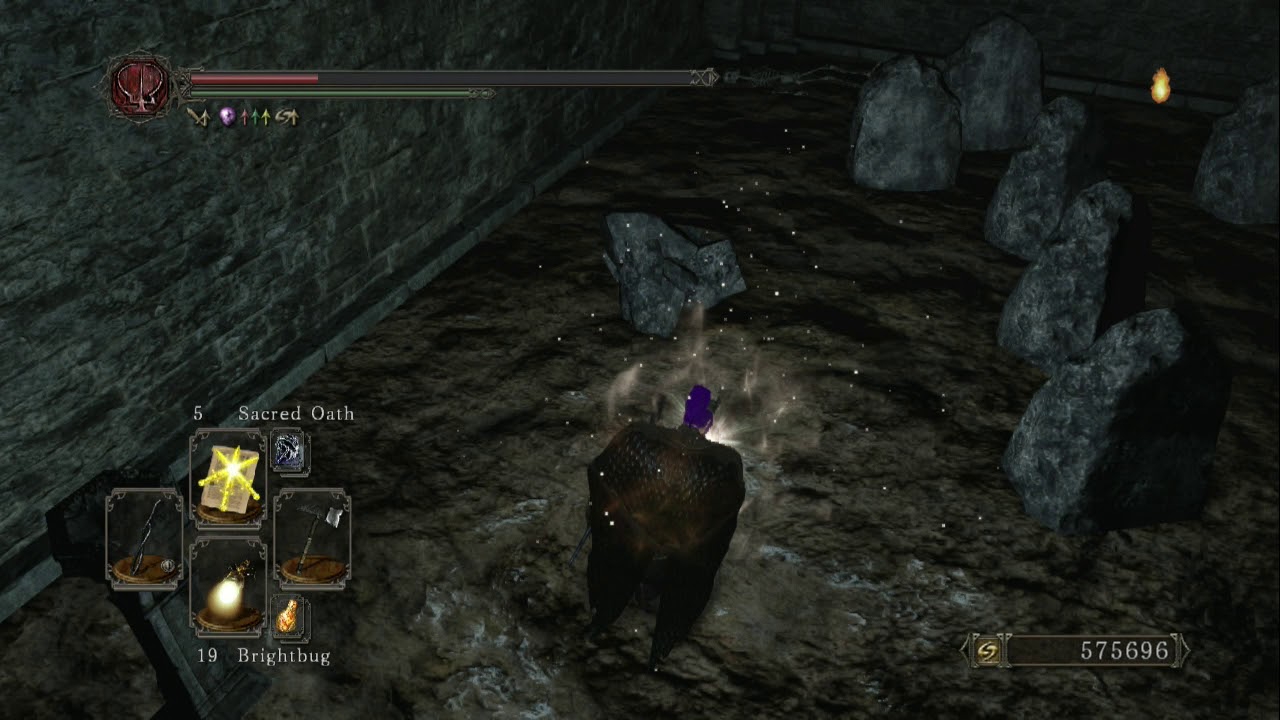Click the red covenant emblem

coord(140,88)
